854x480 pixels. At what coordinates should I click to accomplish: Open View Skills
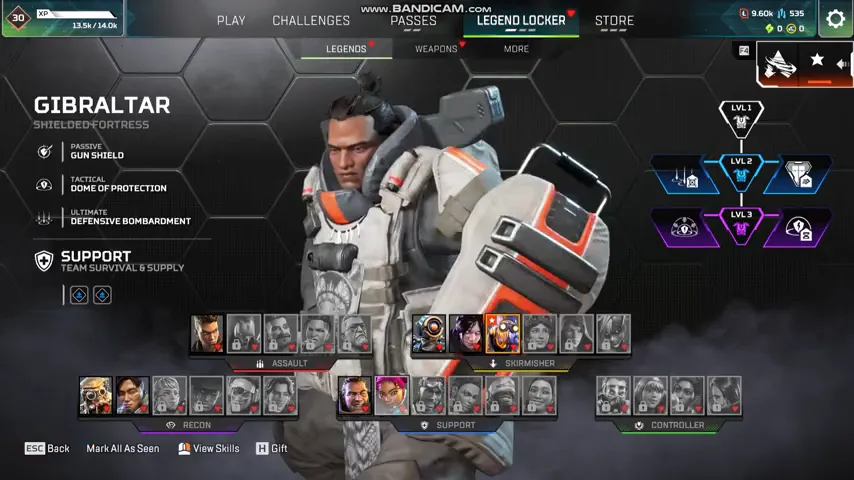tap(208, 449)
